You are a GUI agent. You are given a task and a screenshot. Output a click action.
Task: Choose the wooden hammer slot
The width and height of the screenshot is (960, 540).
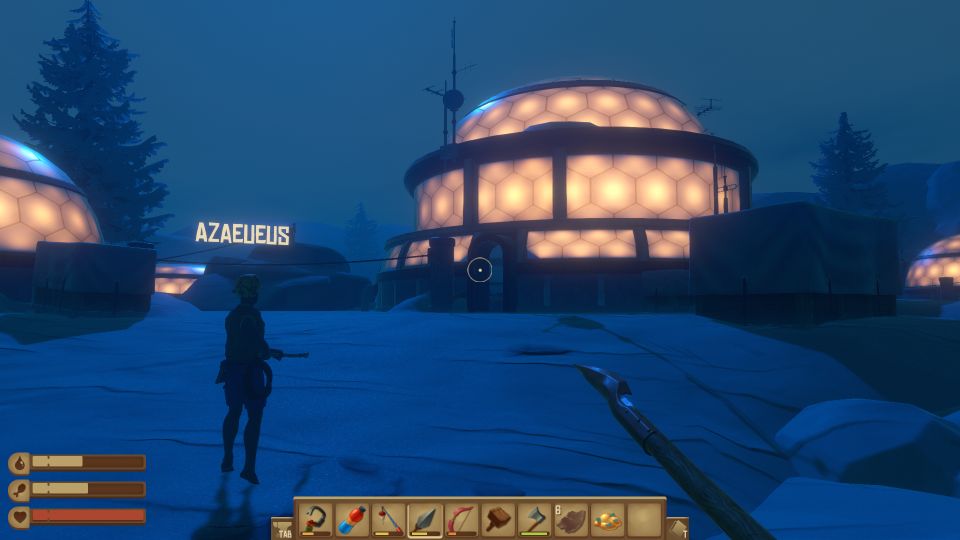(x=498, y=519)
